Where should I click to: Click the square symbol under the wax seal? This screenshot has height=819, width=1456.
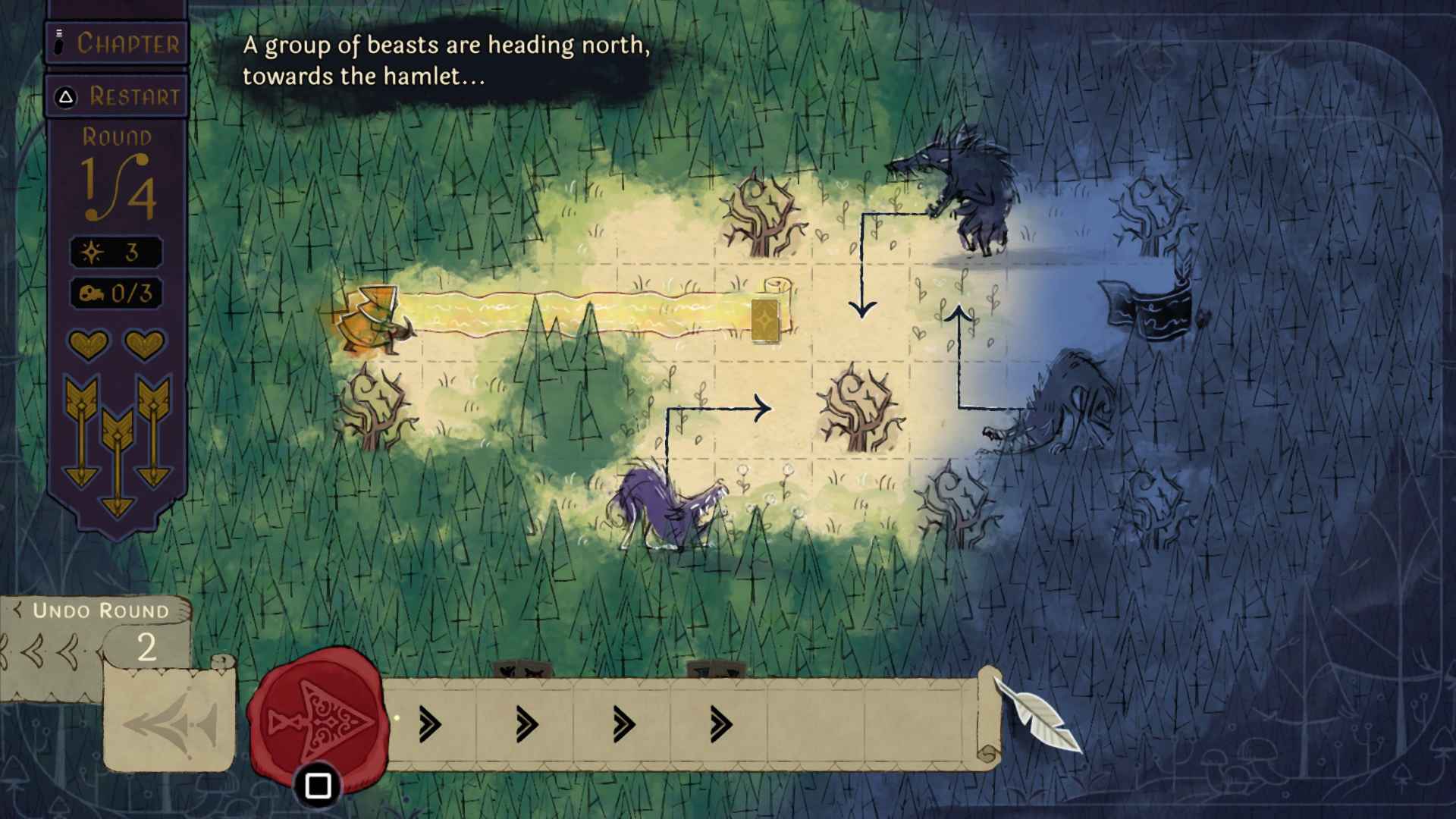pos(318,786)
